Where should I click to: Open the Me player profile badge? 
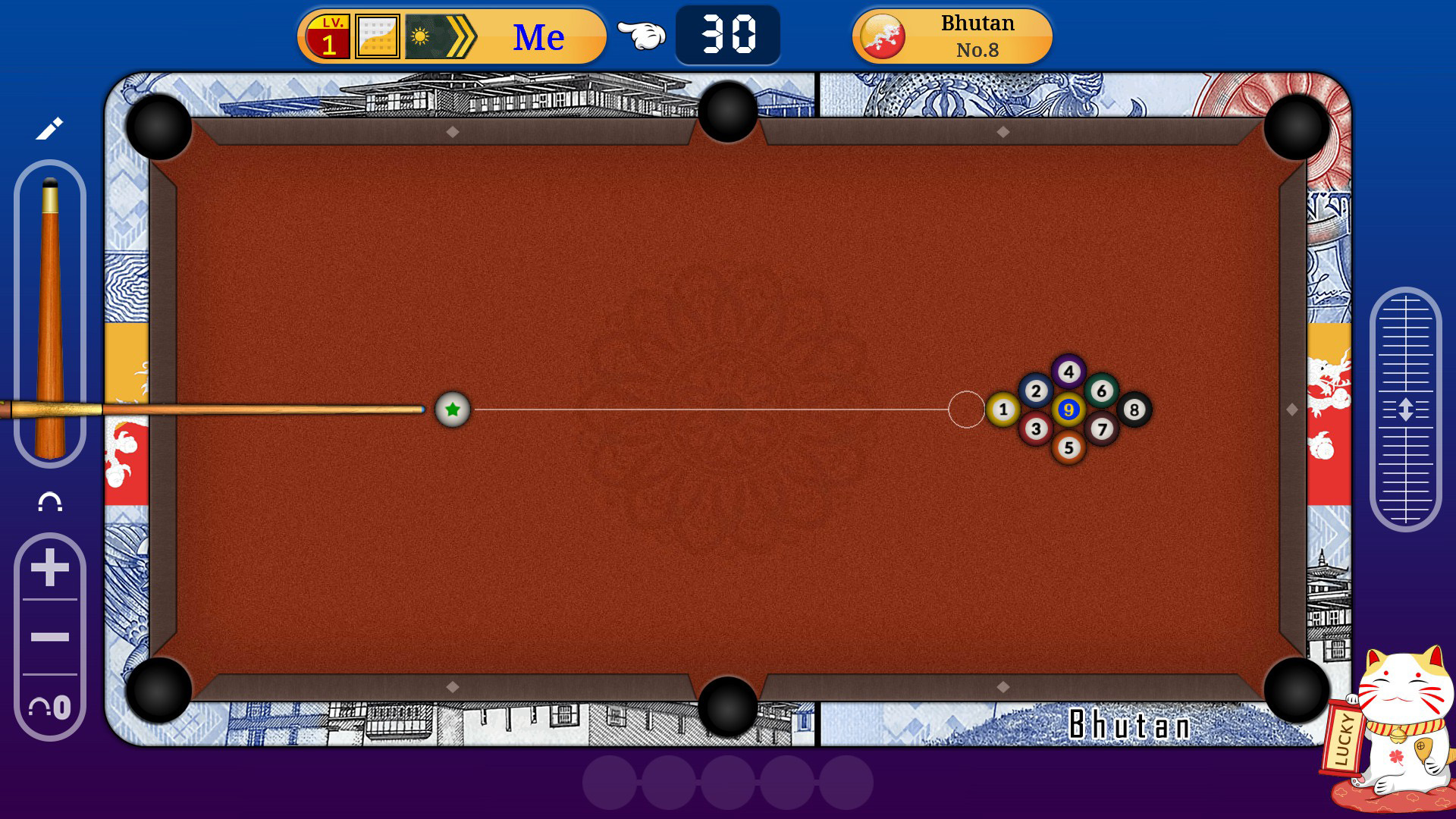(538, 34)
